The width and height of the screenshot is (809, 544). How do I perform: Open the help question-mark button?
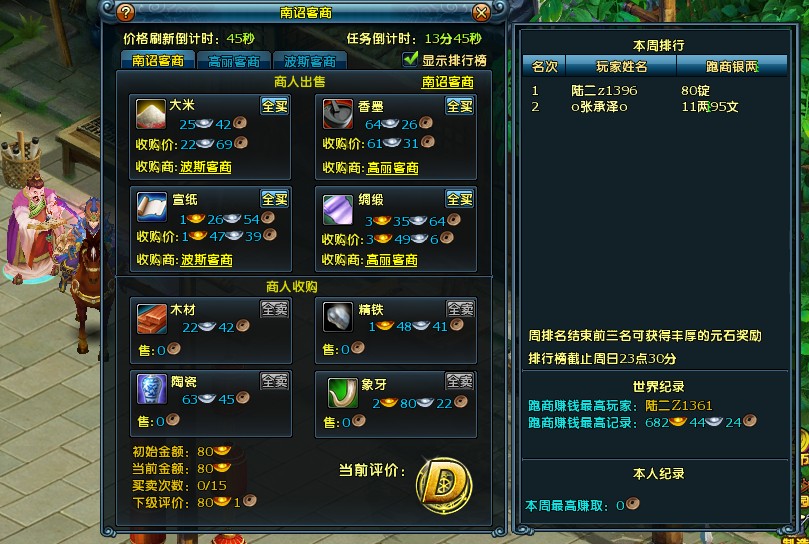pos(125,13)
